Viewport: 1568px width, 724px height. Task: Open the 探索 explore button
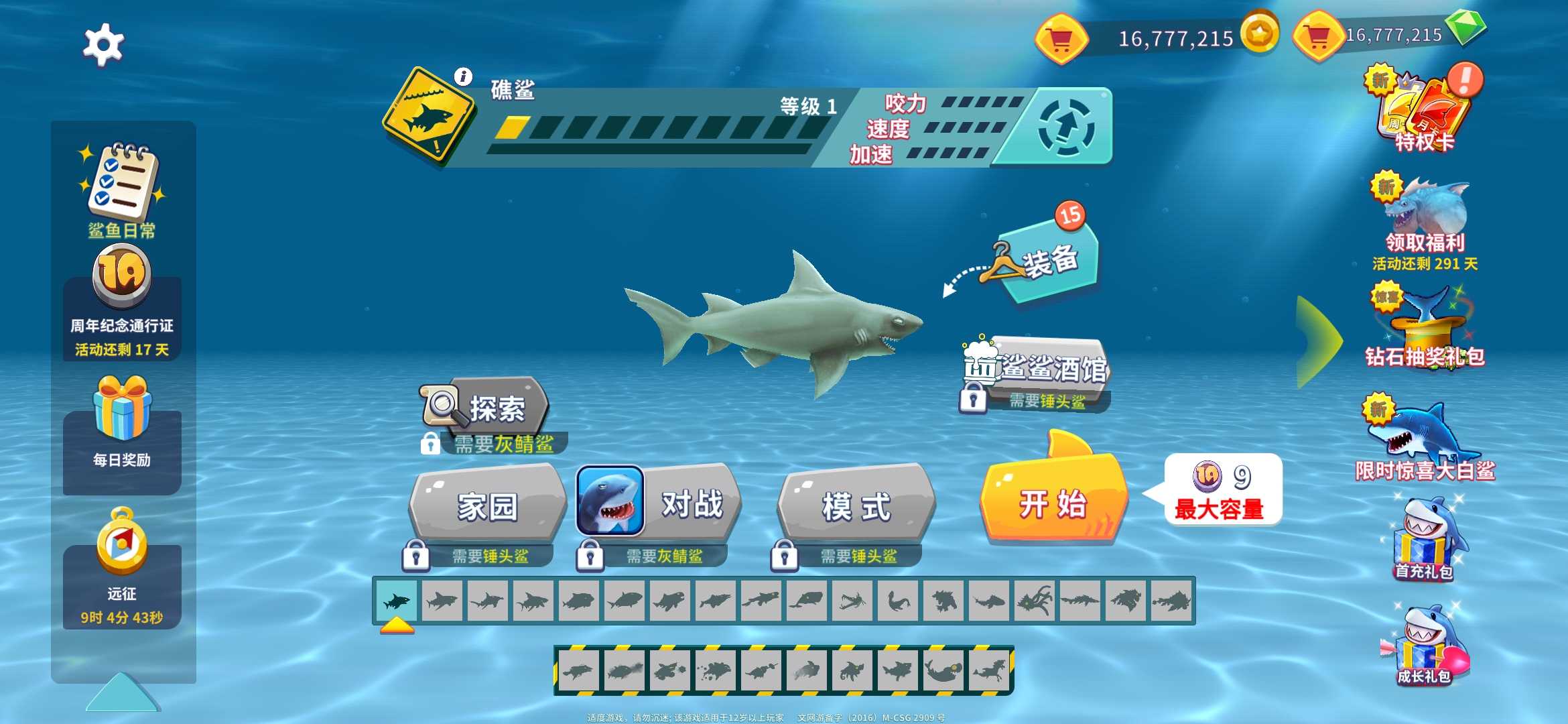click(487, 408)
